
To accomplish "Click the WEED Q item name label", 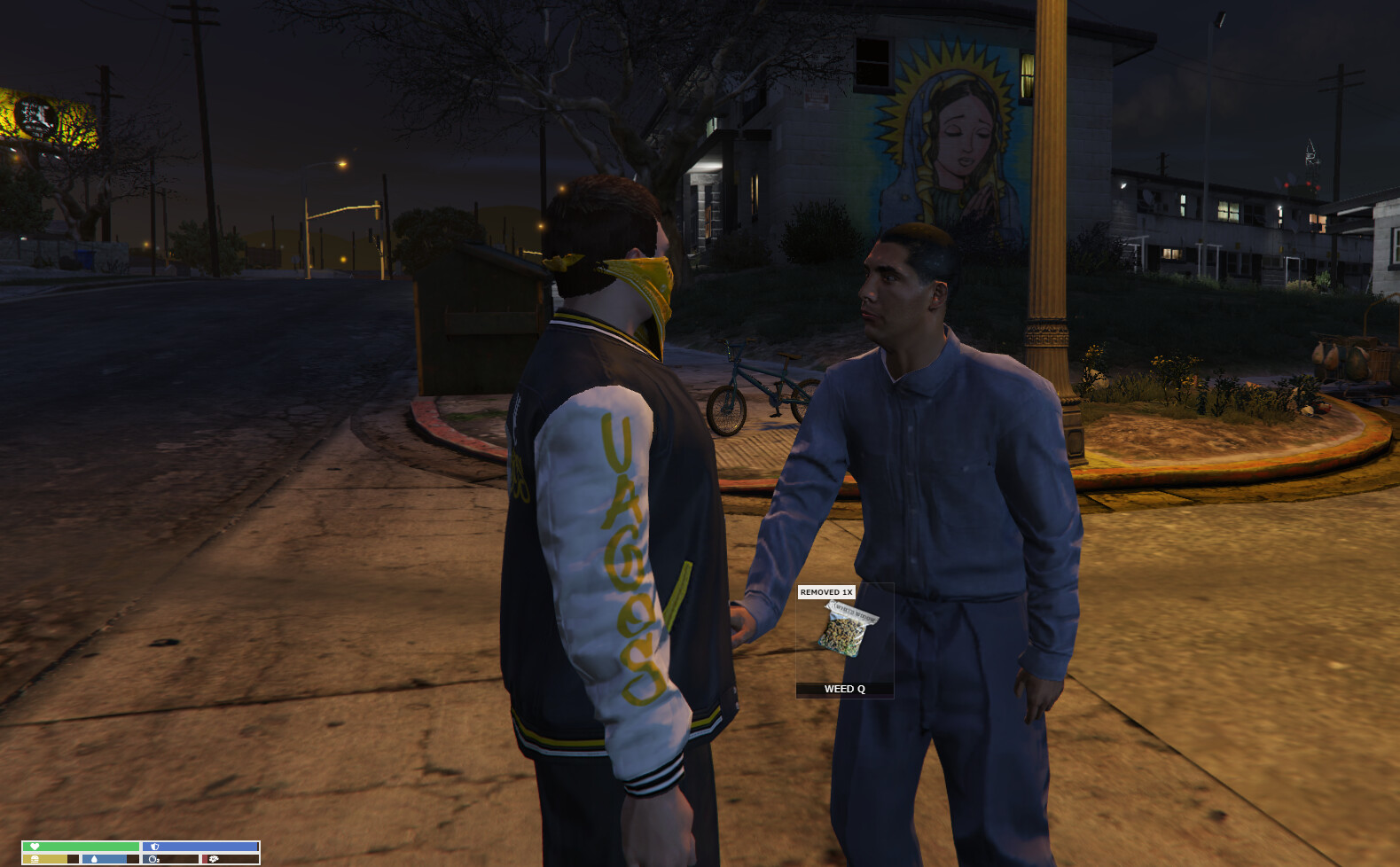I will 844,688.
